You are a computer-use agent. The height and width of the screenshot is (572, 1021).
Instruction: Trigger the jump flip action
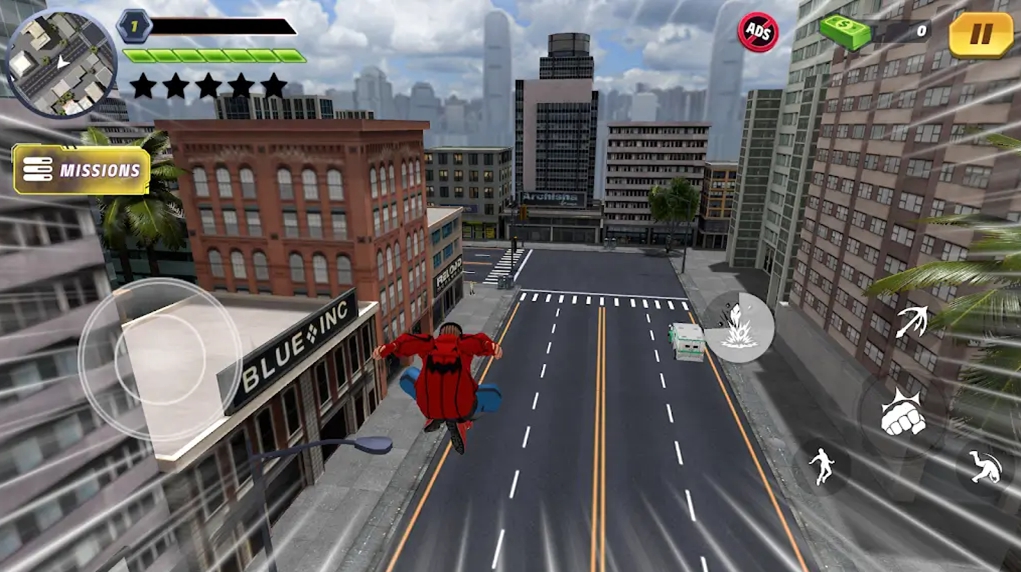click(x=982, y=465)
